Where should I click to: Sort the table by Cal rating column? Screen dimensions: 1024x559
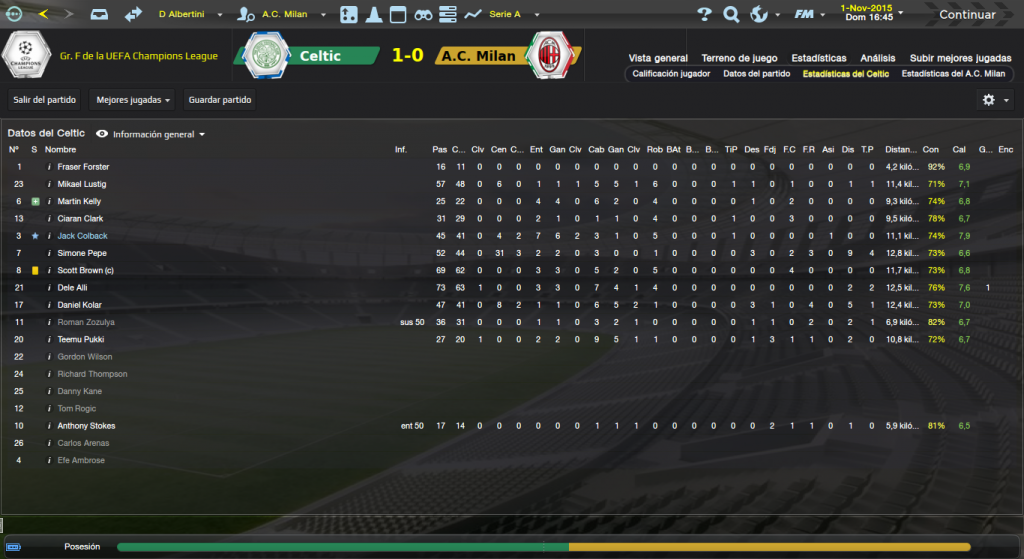pyautogui.click(x=959, y=150)
